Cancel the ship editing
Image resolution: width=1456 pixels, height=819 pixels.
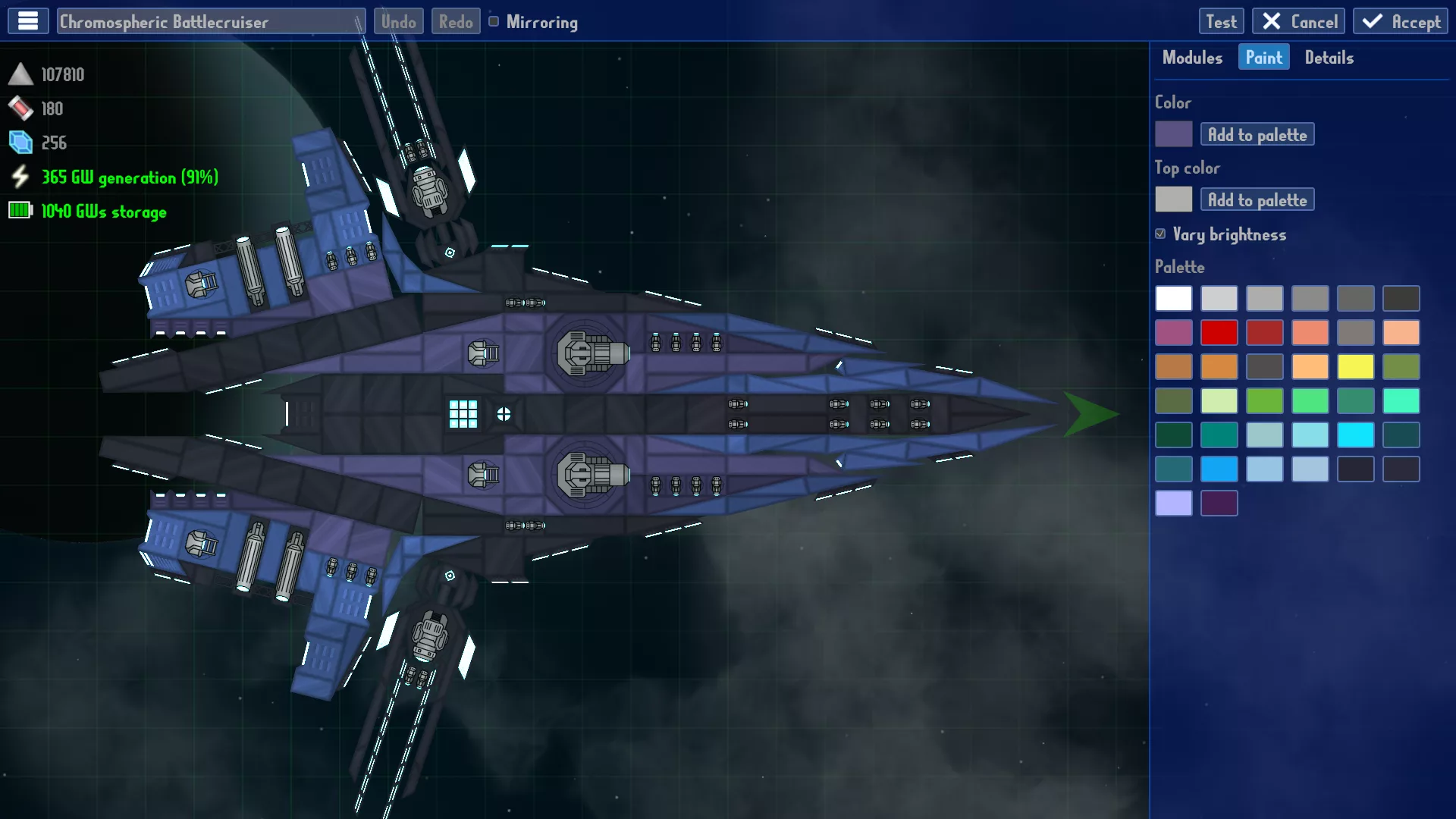pos(1299,21)
